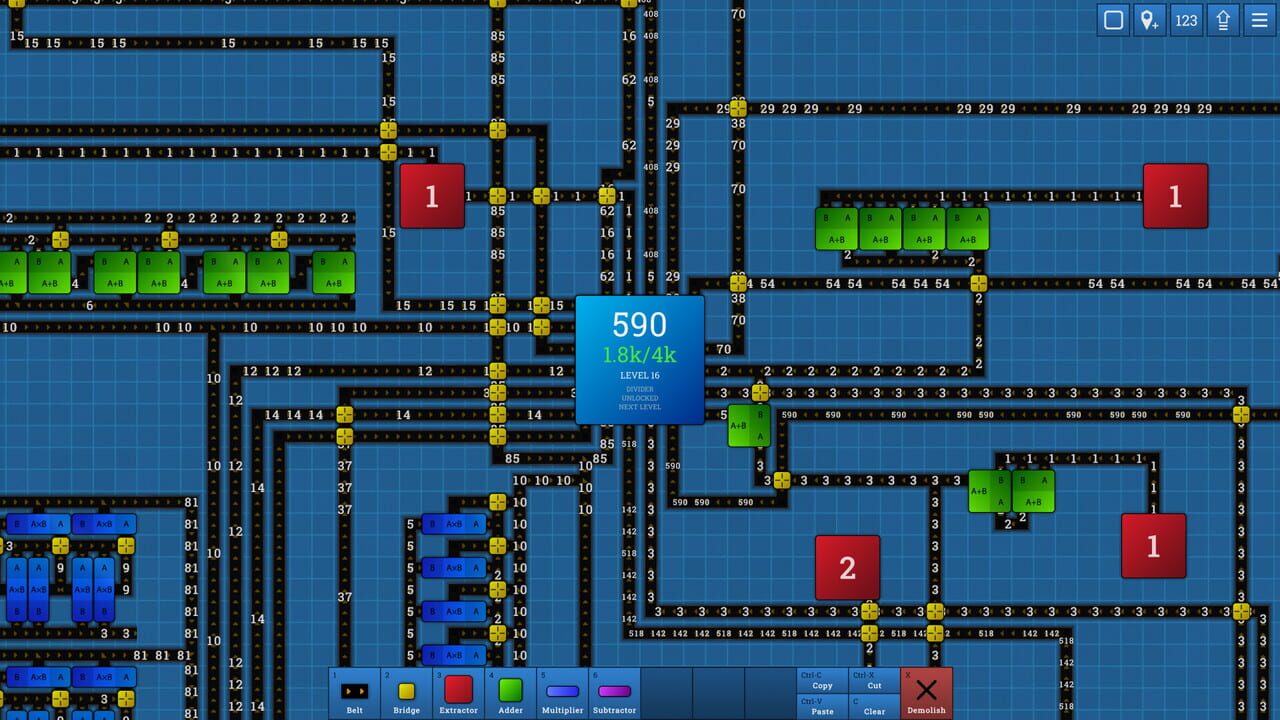Click the Extractor node labeled 2
Viewport: 1280px width, 720px height.
847,567
